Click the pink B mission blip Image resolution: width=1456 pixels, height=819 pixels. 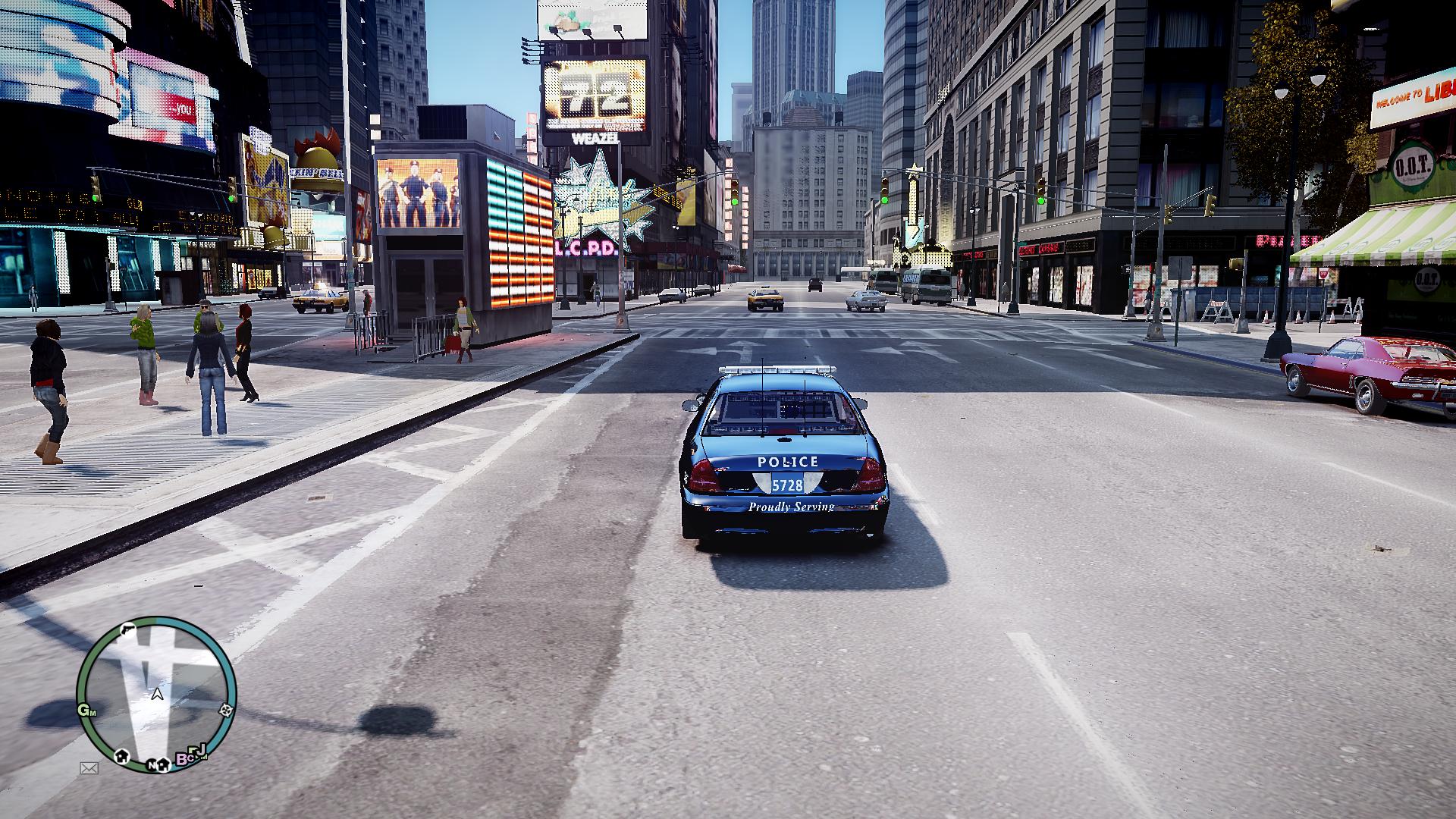[183, 758]
